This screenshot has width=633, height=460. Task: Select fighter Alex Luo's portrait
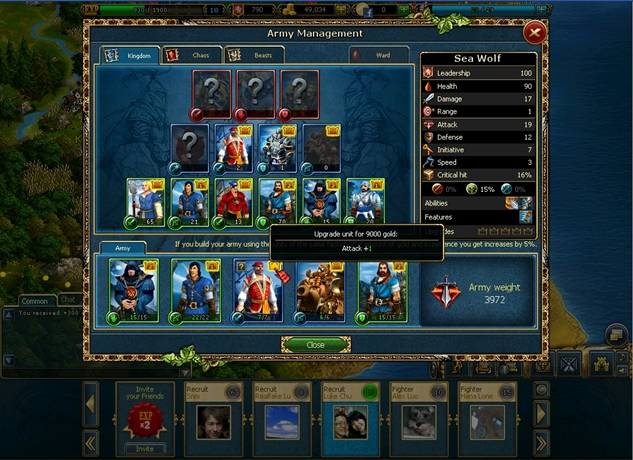418,420
